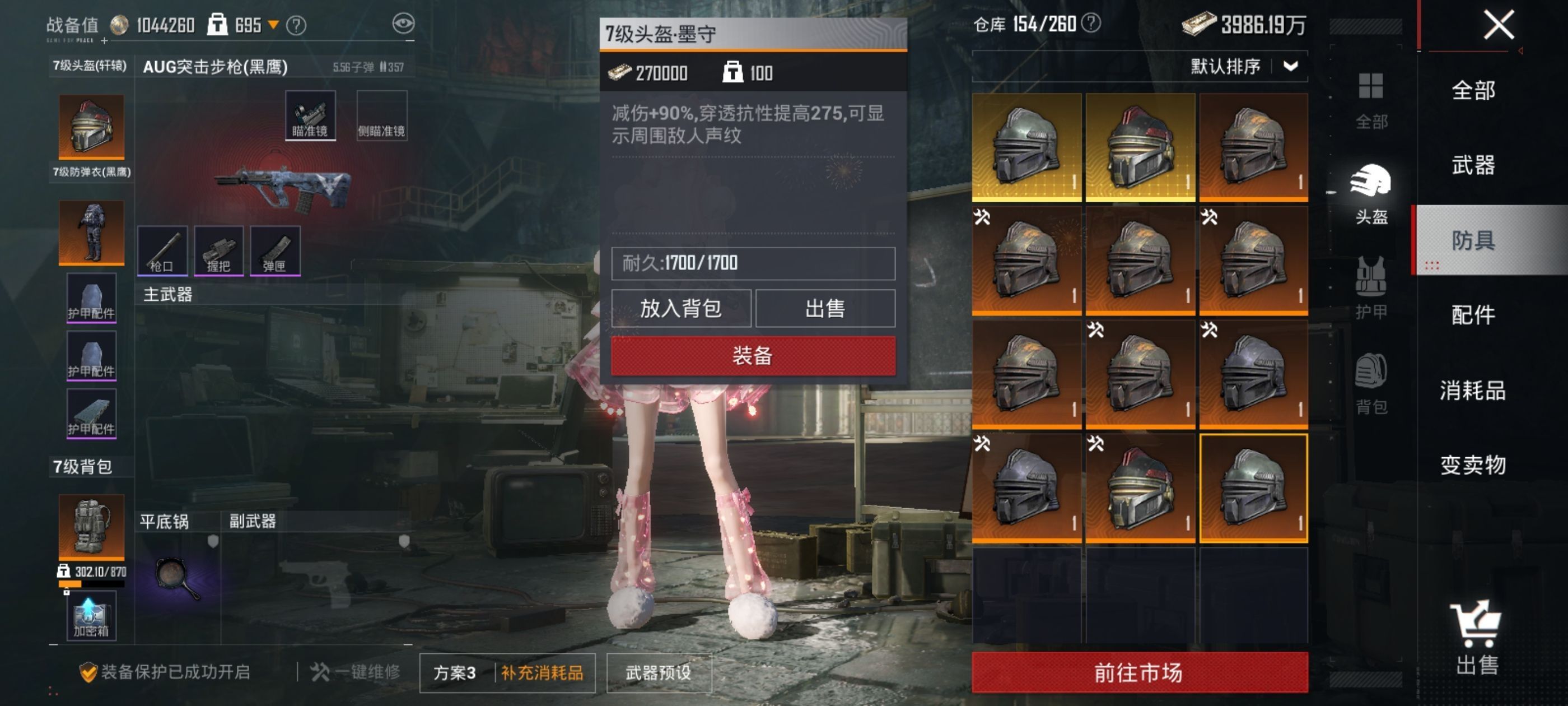Switch to the 武器 weapons tab
Viewport: 1568px width, 706px height.
[1473, 165]
